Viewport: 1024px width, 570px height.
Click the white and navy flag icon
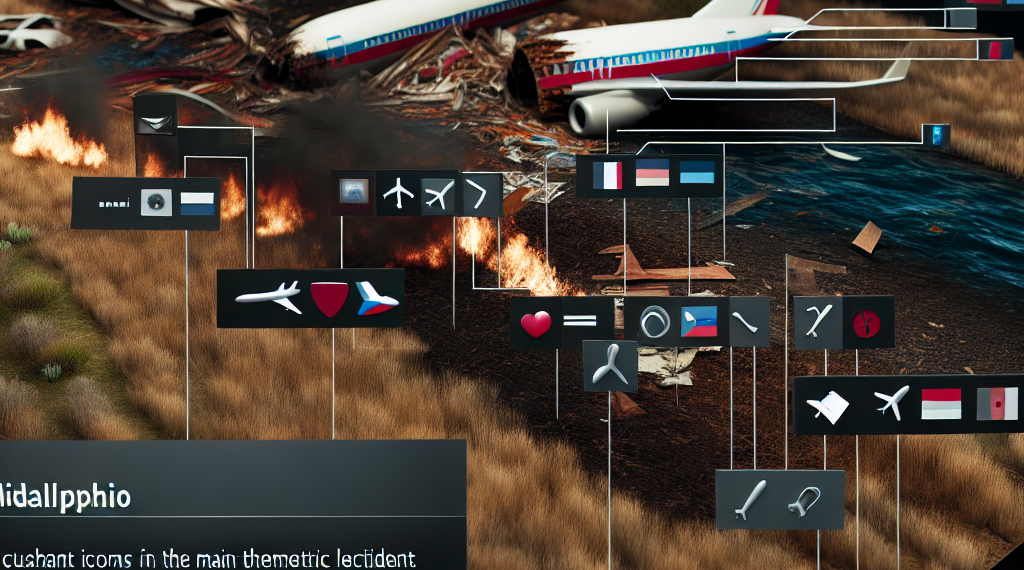click(197, 203)
